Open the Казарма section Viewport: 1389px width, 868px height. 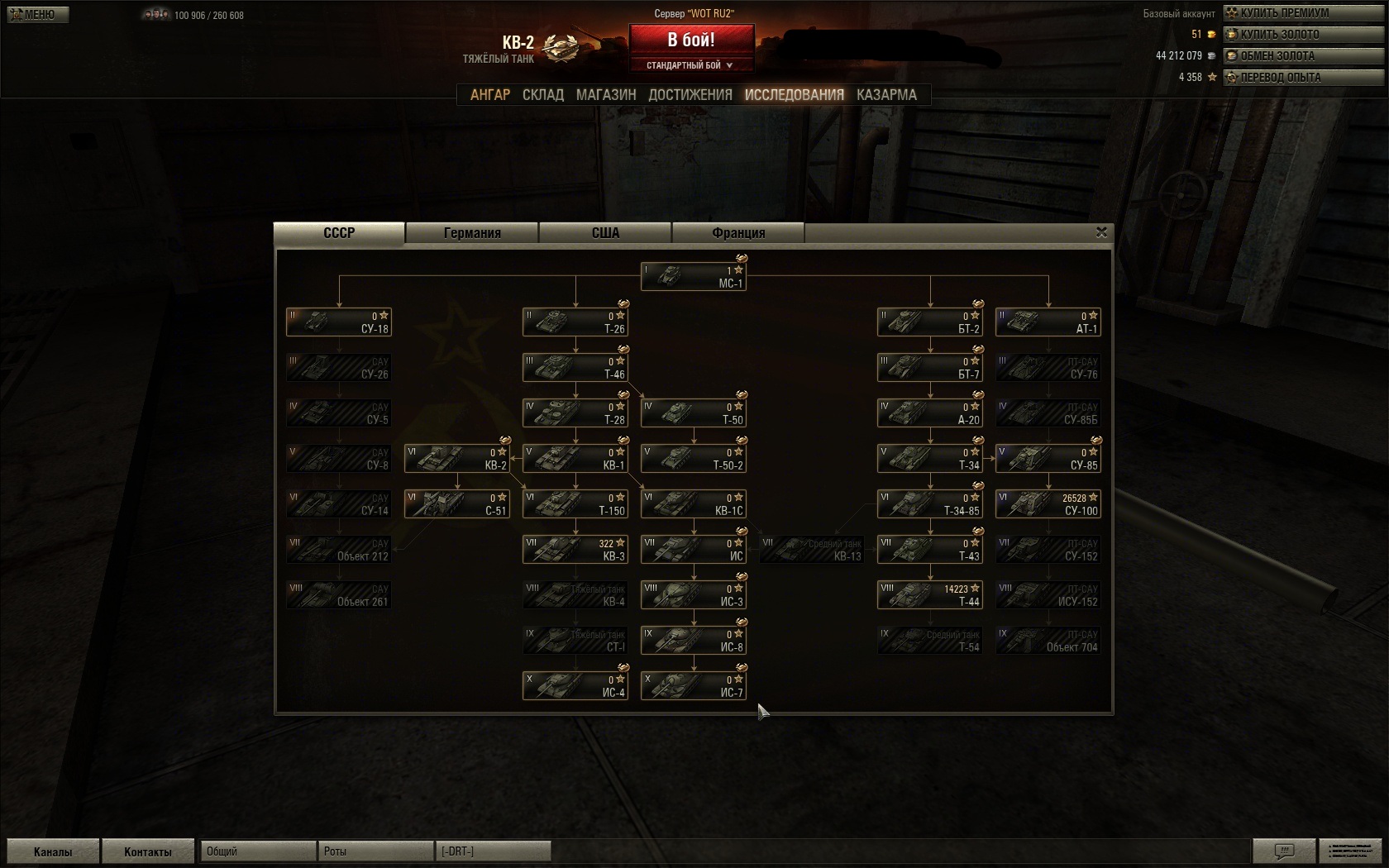pyautogui.click(x=886, y=95)
